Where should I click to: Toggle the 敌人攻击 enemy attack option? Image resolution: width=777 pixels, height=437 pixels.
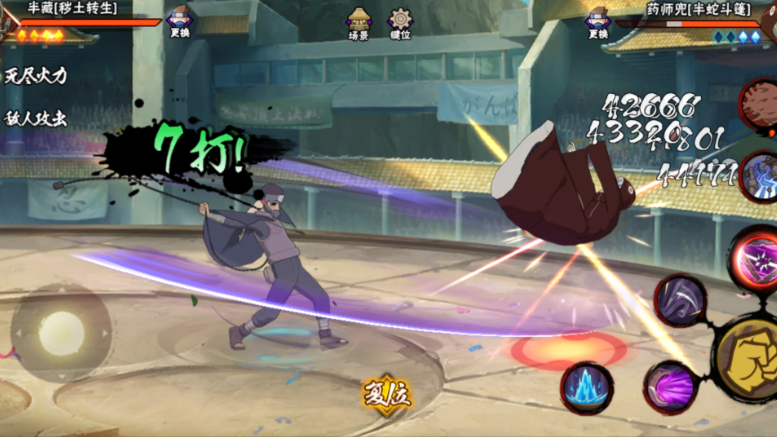[x=35, y=117]
